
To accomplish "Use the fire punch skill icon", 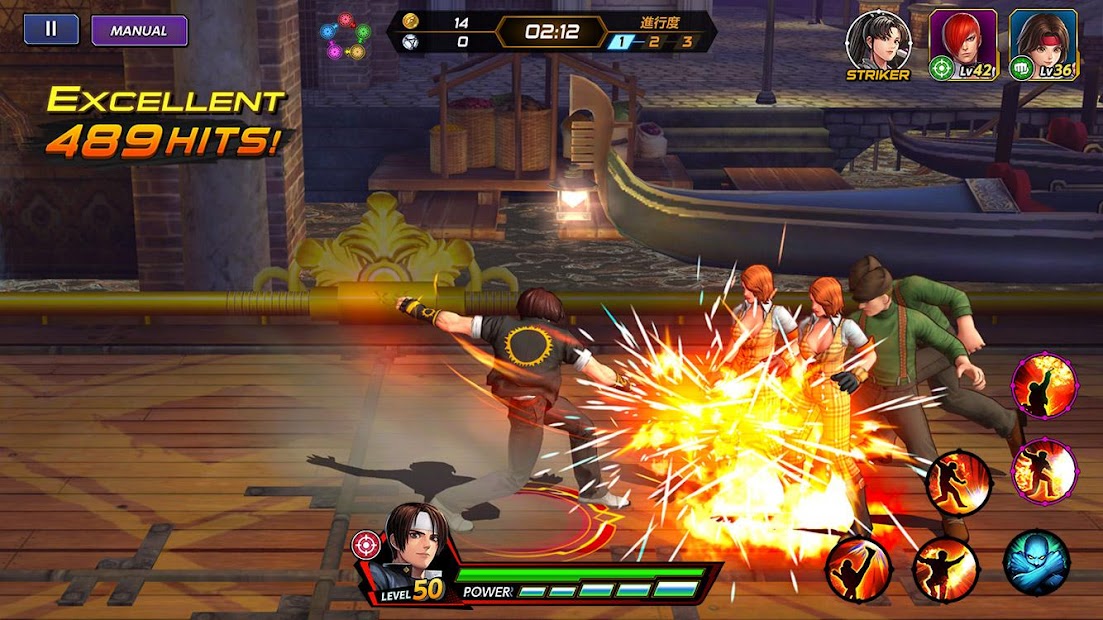I will coord(944,569).
